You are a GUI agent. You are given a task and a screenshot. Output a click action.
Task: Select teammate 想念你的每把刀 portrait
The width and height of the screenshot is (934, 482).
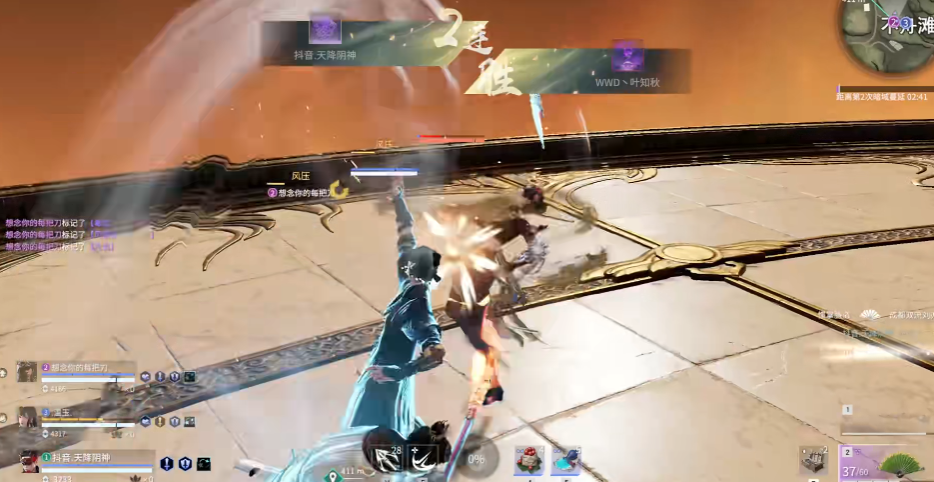click(27, 372)
